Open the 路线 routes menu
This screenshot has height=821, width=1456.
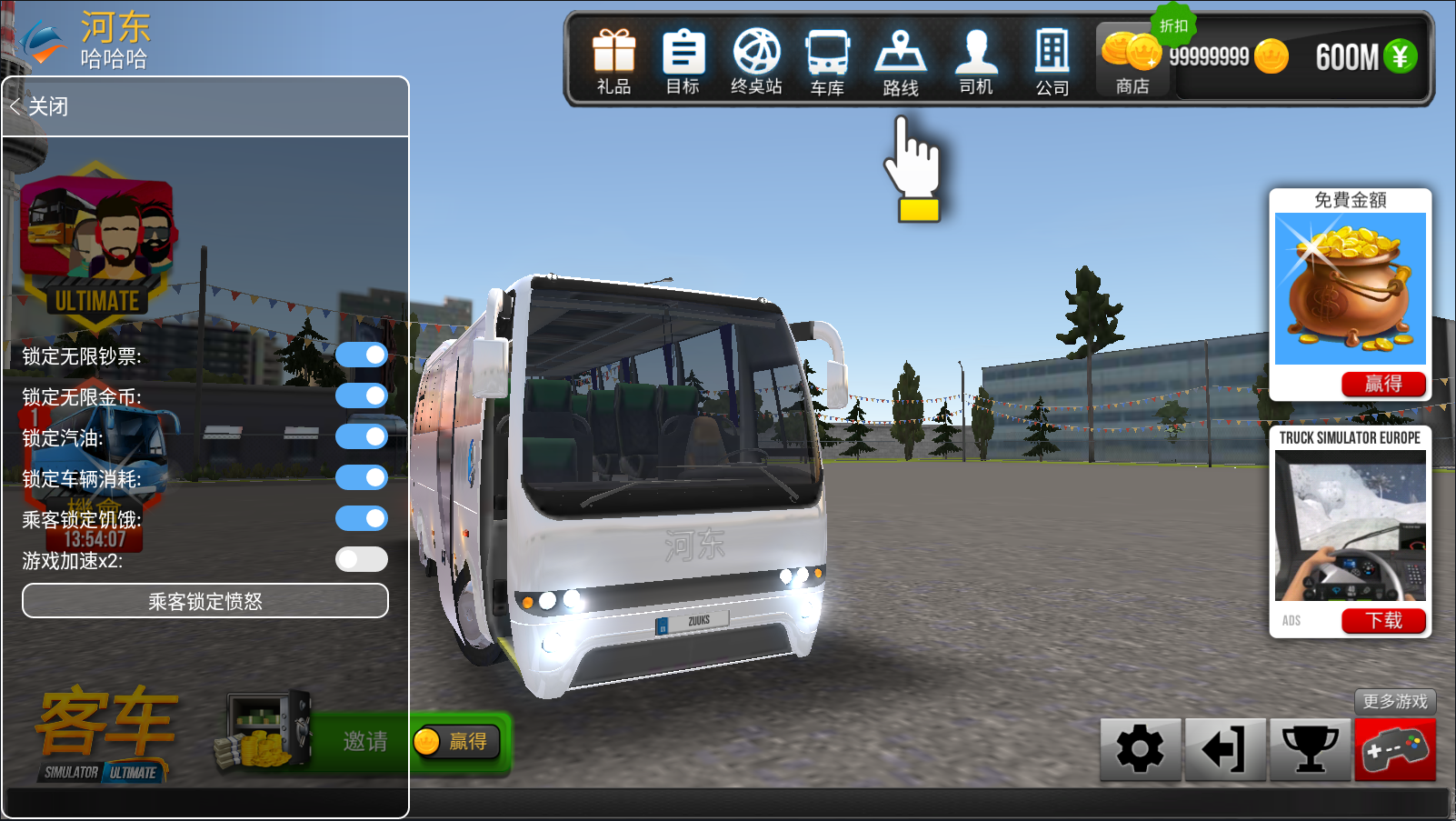point(900,61)
